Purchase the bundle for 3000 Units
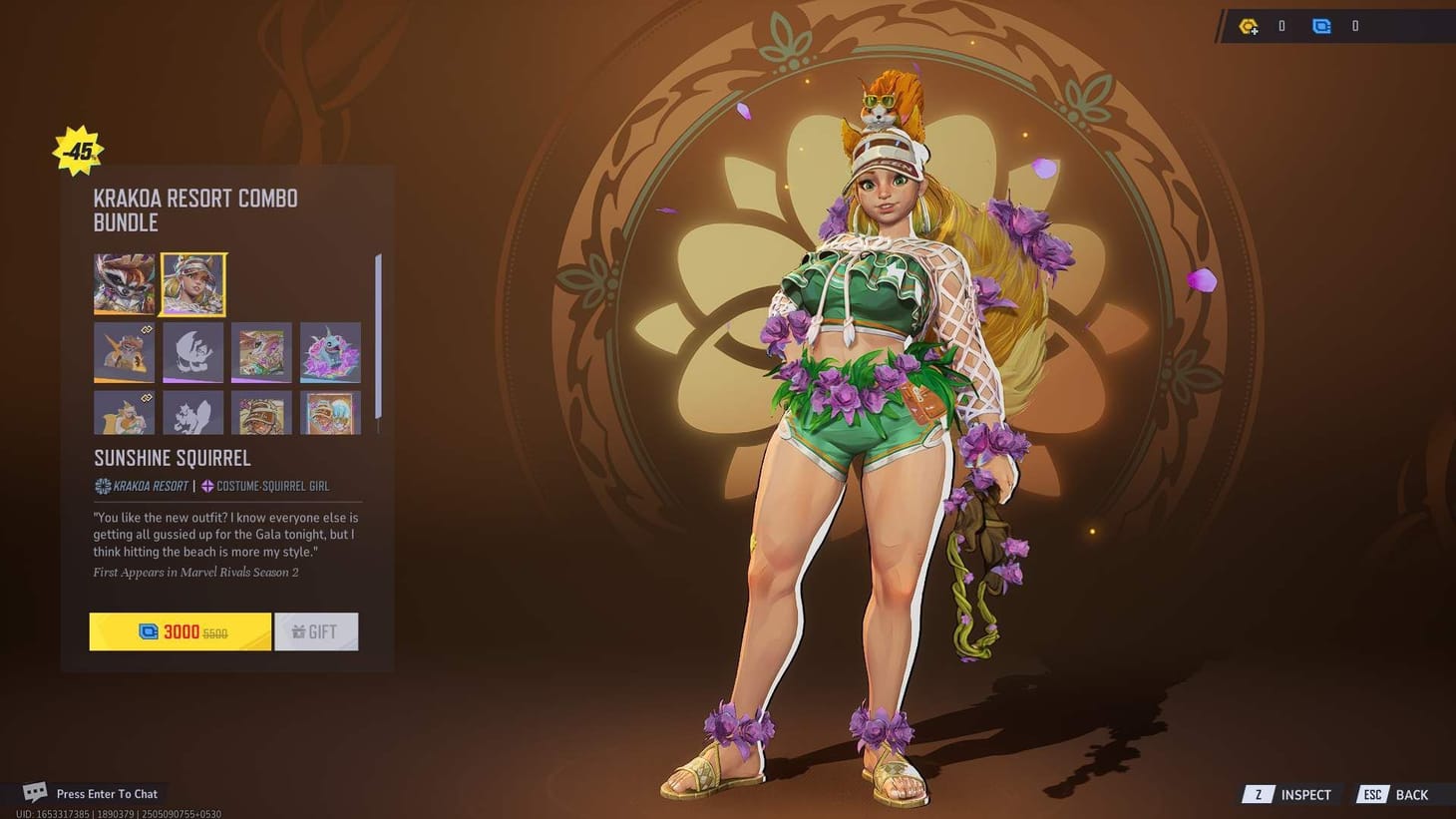 (180, 630)
